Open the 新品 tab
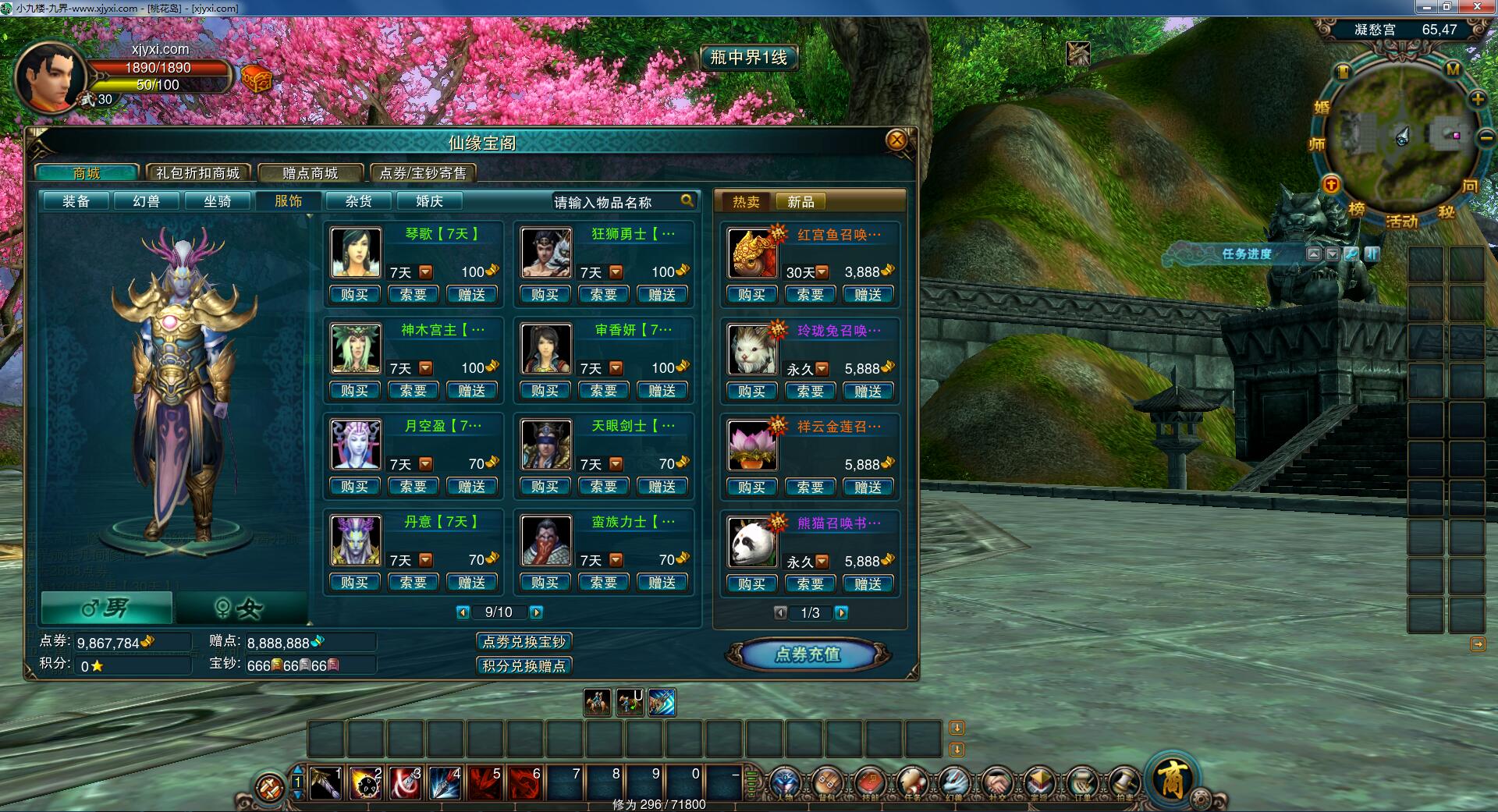This screenshot has width=1498, height=812. coord(800,202)
